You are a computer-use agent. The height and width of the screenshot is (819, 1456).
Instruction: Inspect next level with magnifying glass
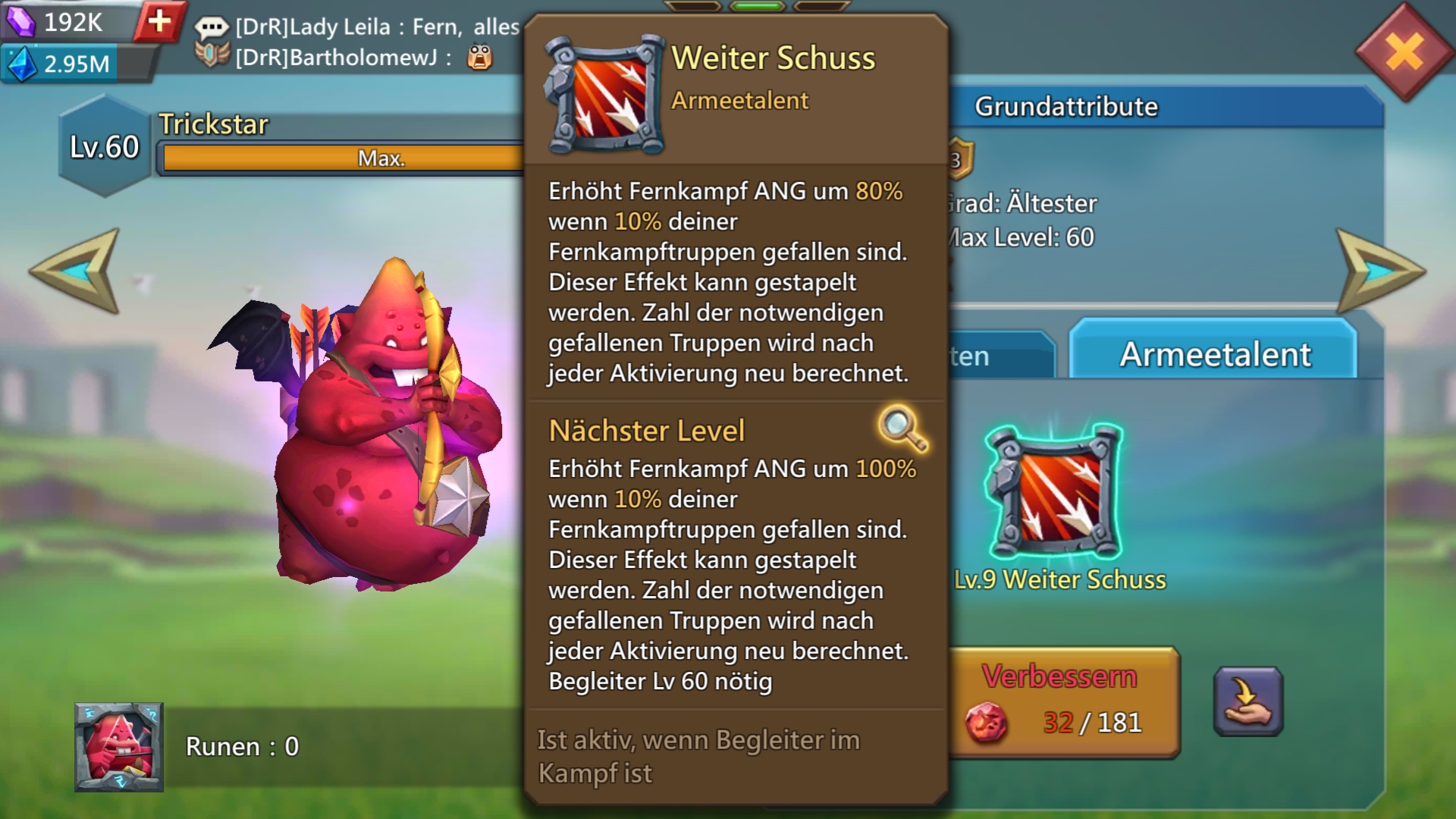(902, 429)
